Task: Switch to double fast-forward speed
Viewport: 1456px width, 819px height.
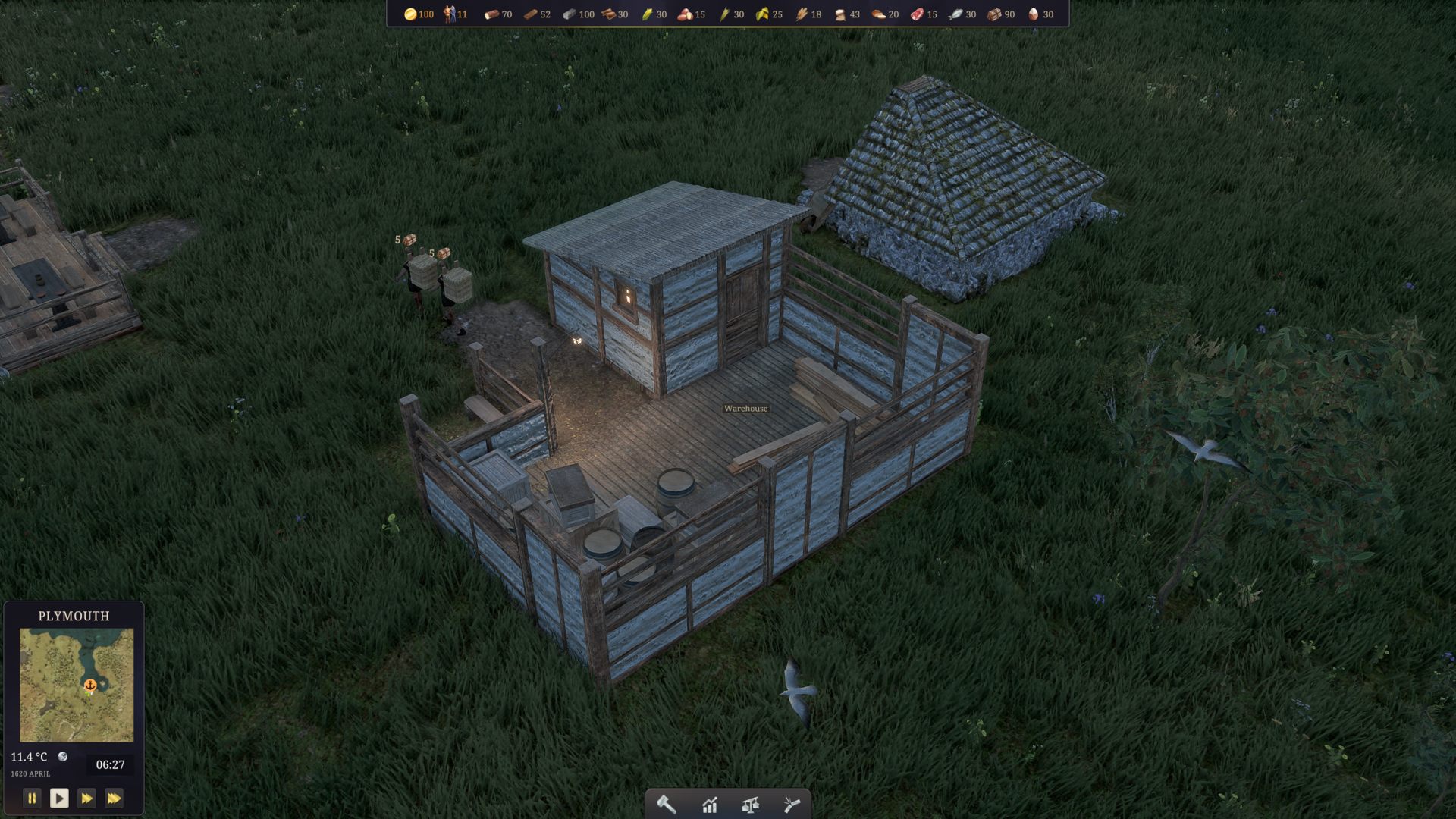Action: pos(86,798)
